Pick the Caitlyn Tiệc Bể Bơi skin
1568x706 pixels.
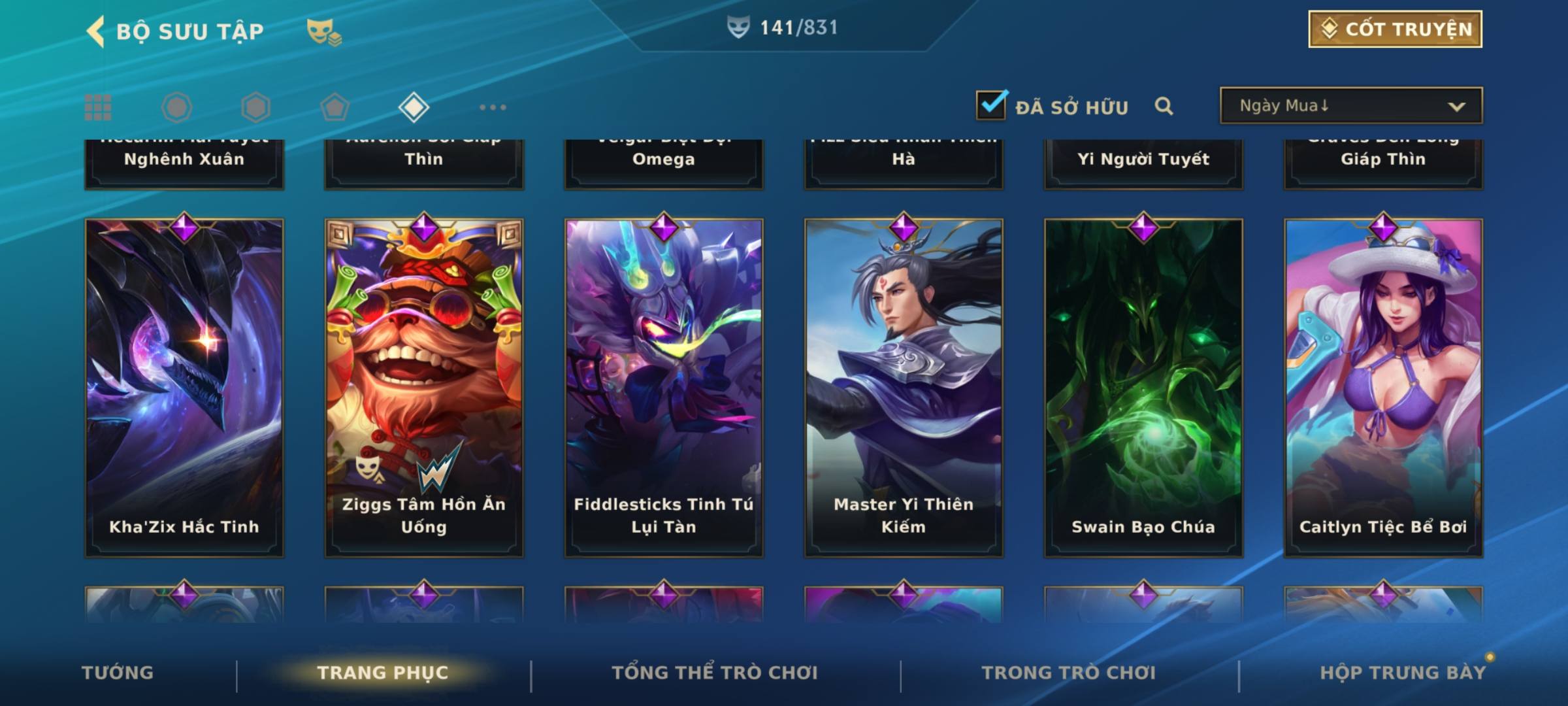(x=1383, y=388)
